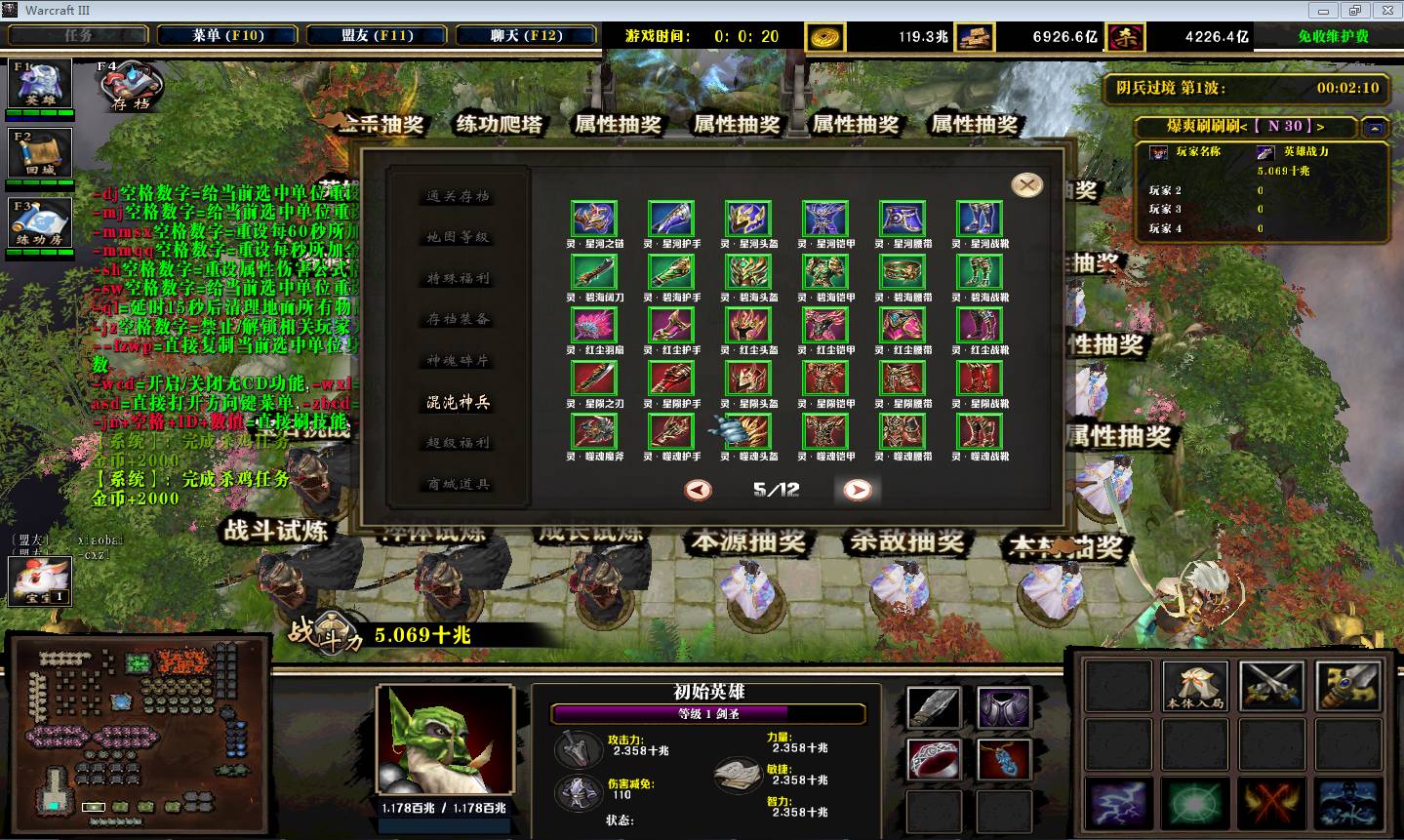
Task: Close the Warcraft III window
Action: pyautogui.click(x=1386, y=10)
